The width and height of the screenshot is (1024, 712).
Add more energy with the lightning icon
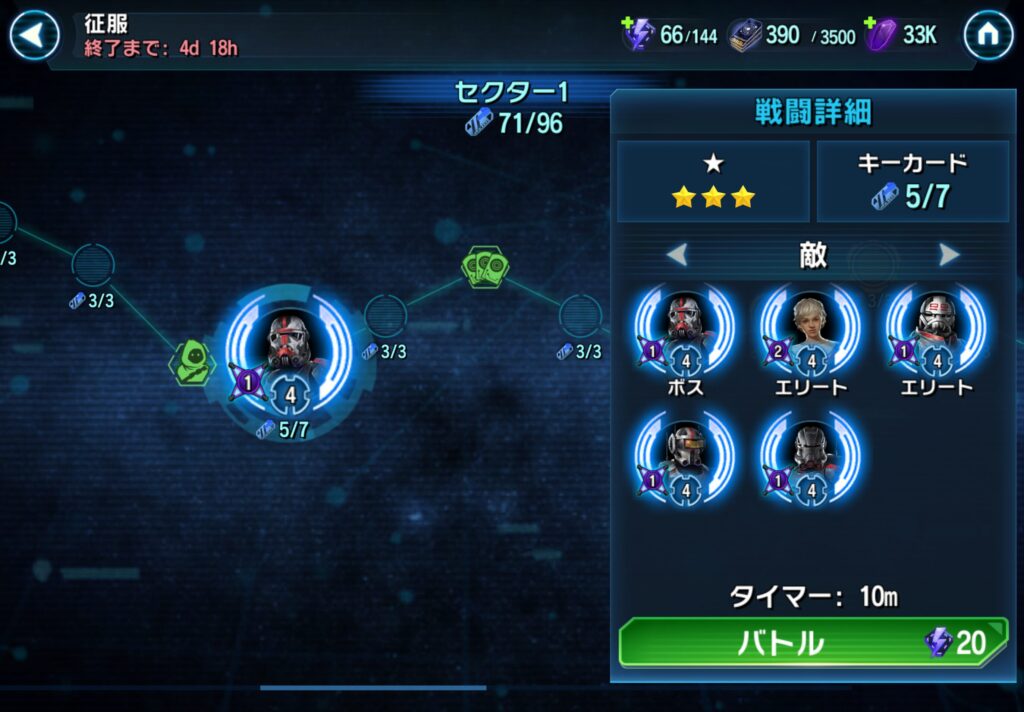(x=637, y=35)
